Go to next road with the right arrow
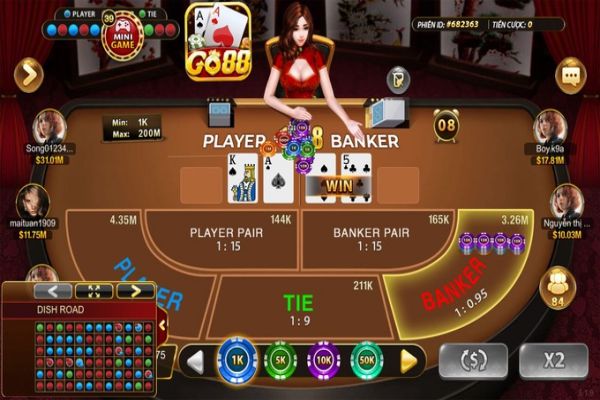The image size is (600, 400). 135,291
